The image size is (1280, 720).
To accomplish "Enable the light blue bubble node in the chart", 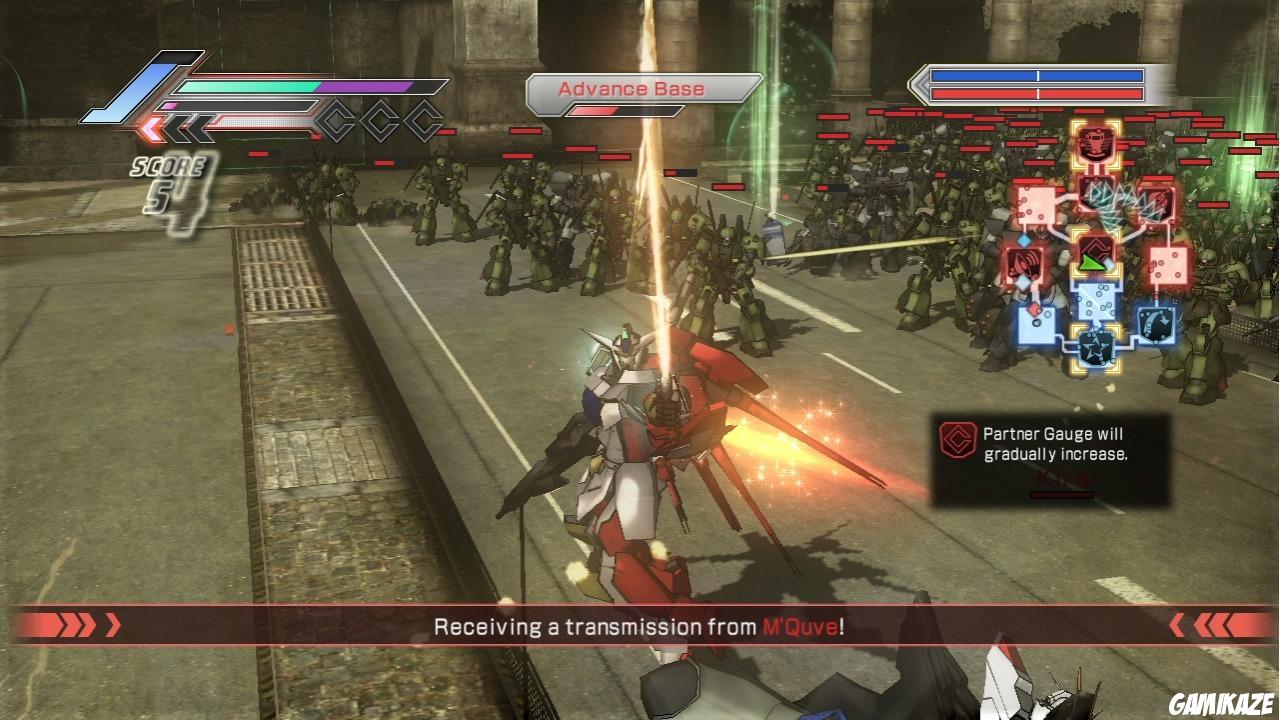I will point(1097,299).
